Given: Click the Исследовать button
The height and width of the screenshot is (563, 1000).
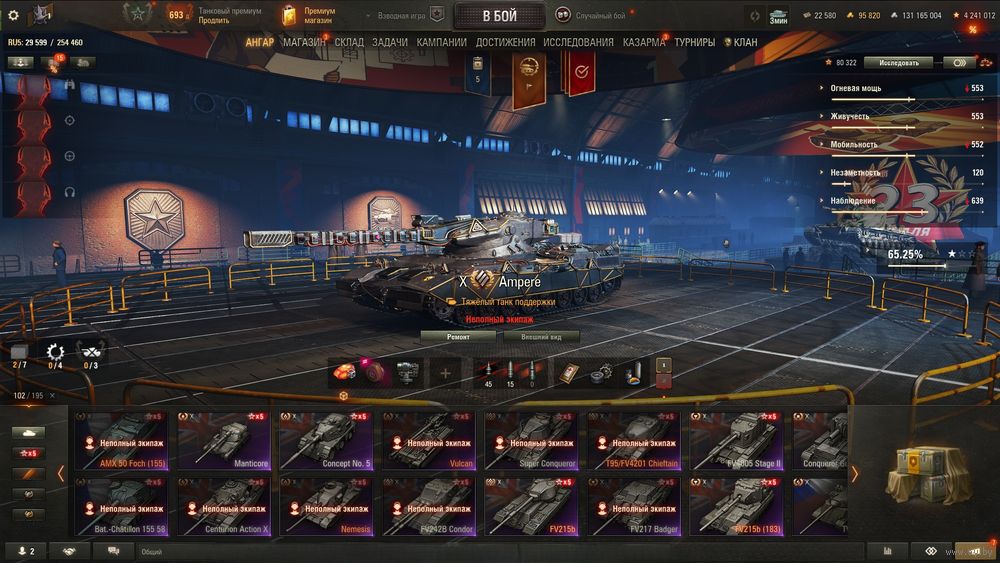Looking at the screenshot, I should click(898, 62).
